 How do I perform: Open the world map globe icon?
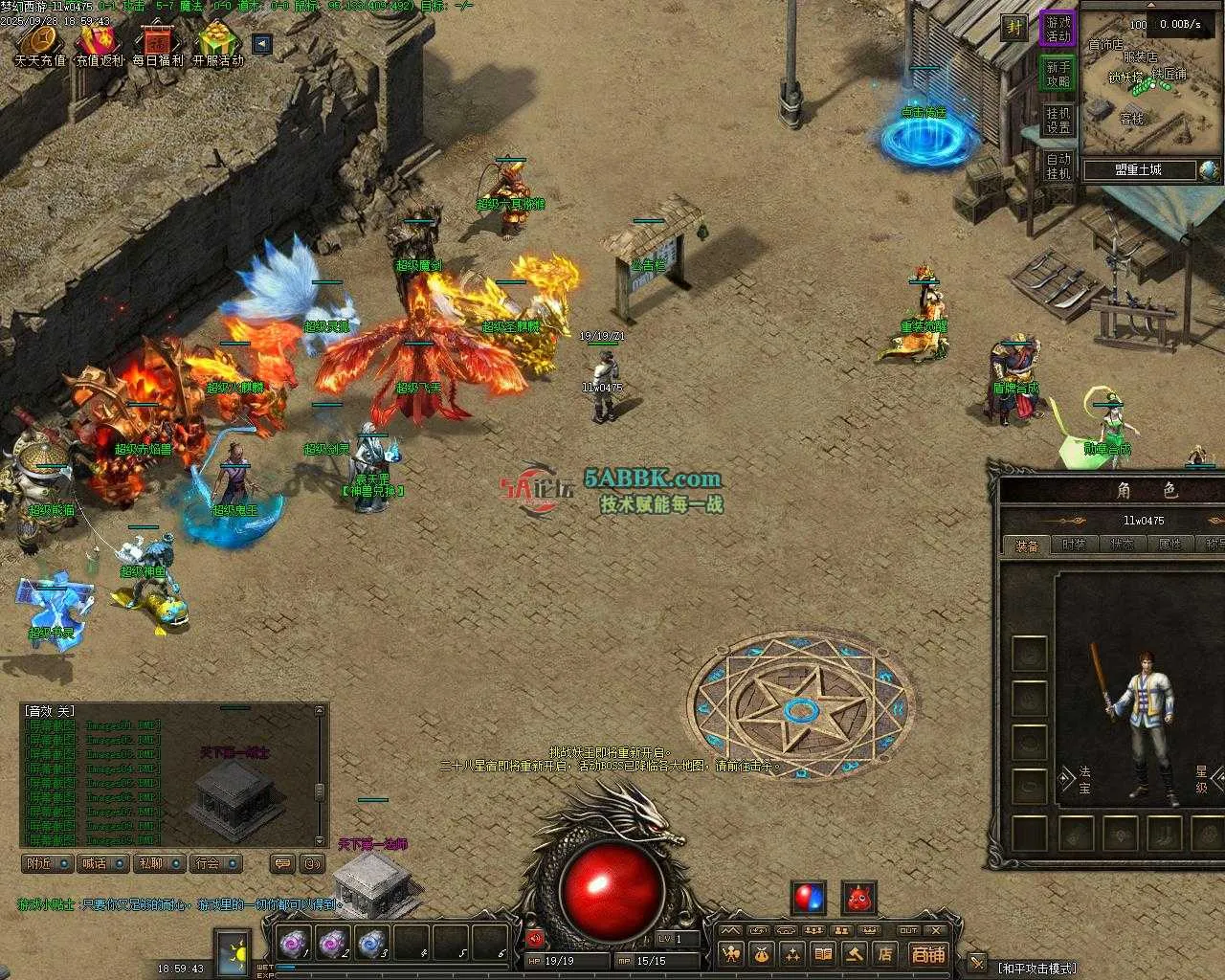[1210, 170]
